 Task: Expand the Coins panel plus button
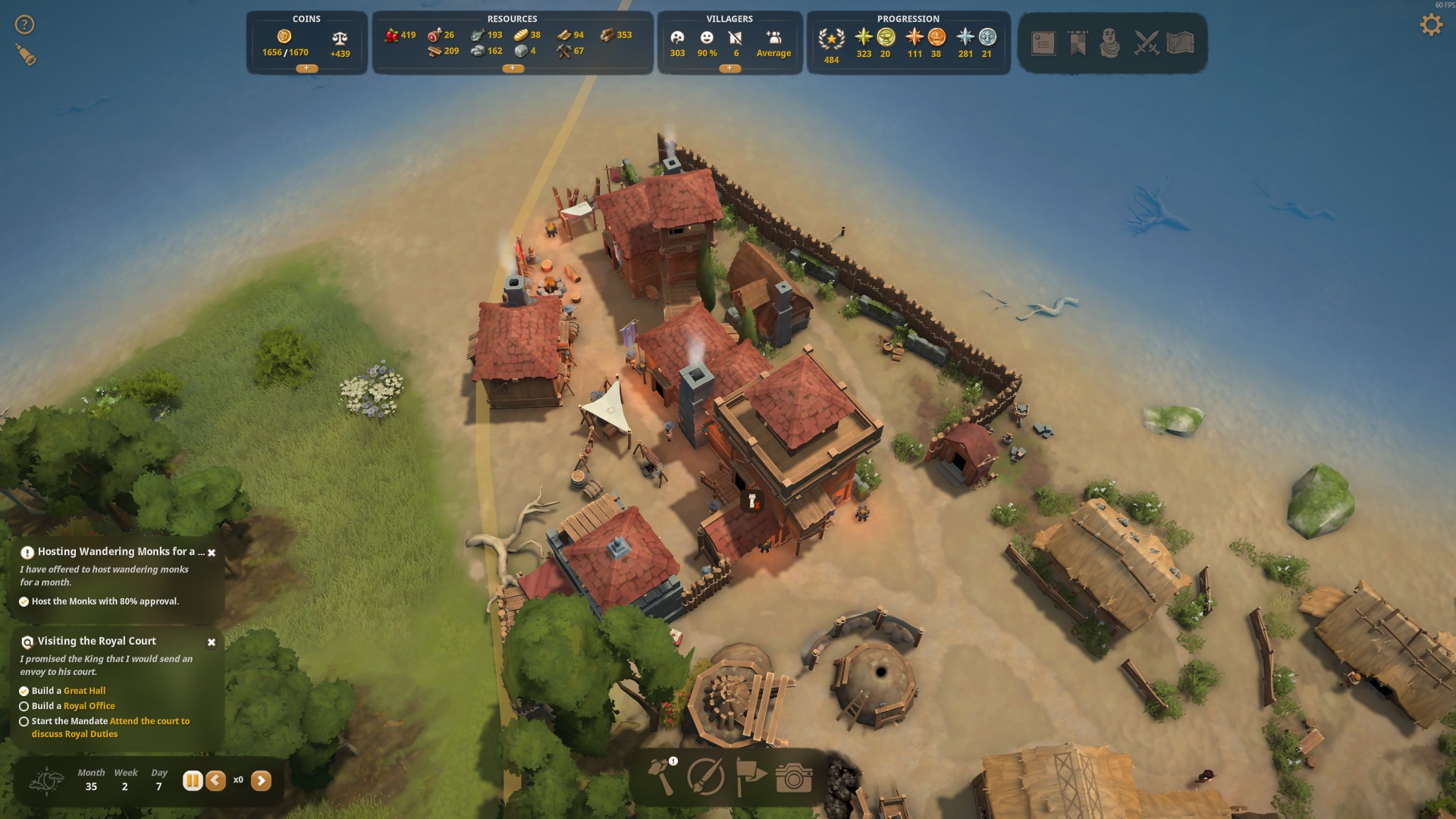(306, 68)
